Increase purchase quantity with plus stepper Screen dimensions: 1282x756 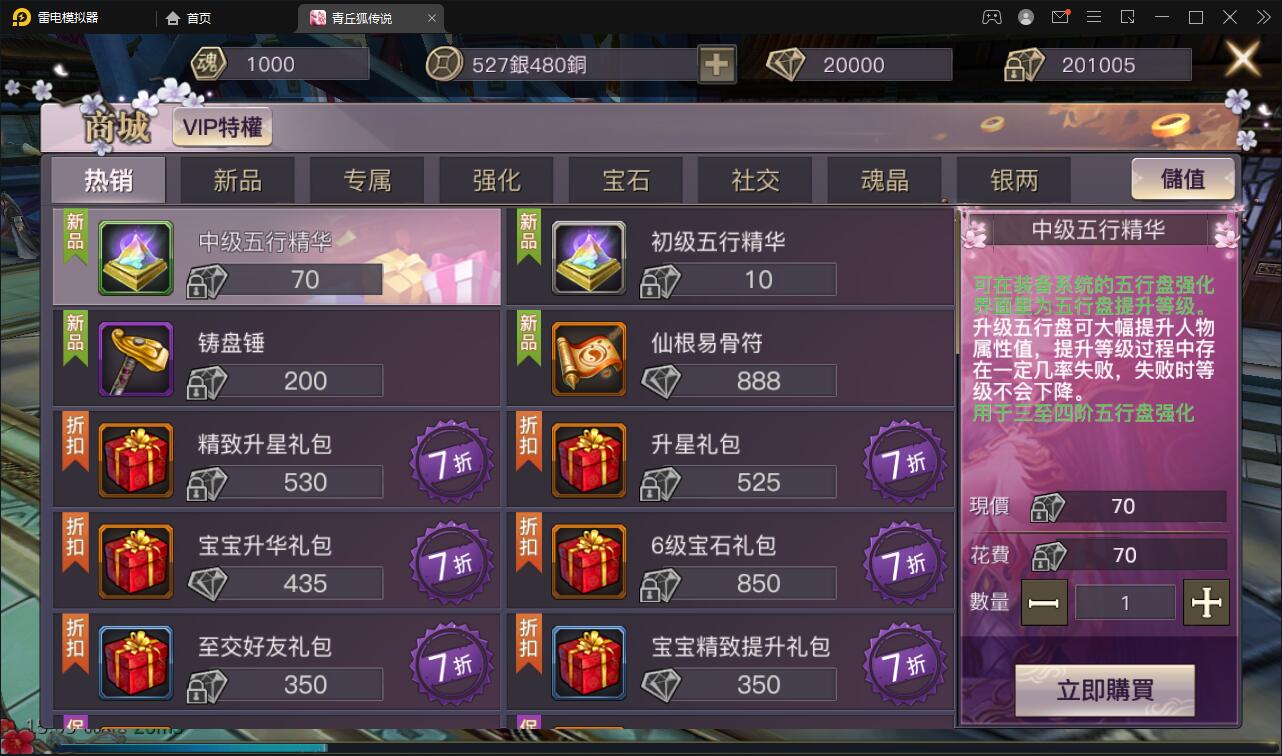(x=1207, y=601)
